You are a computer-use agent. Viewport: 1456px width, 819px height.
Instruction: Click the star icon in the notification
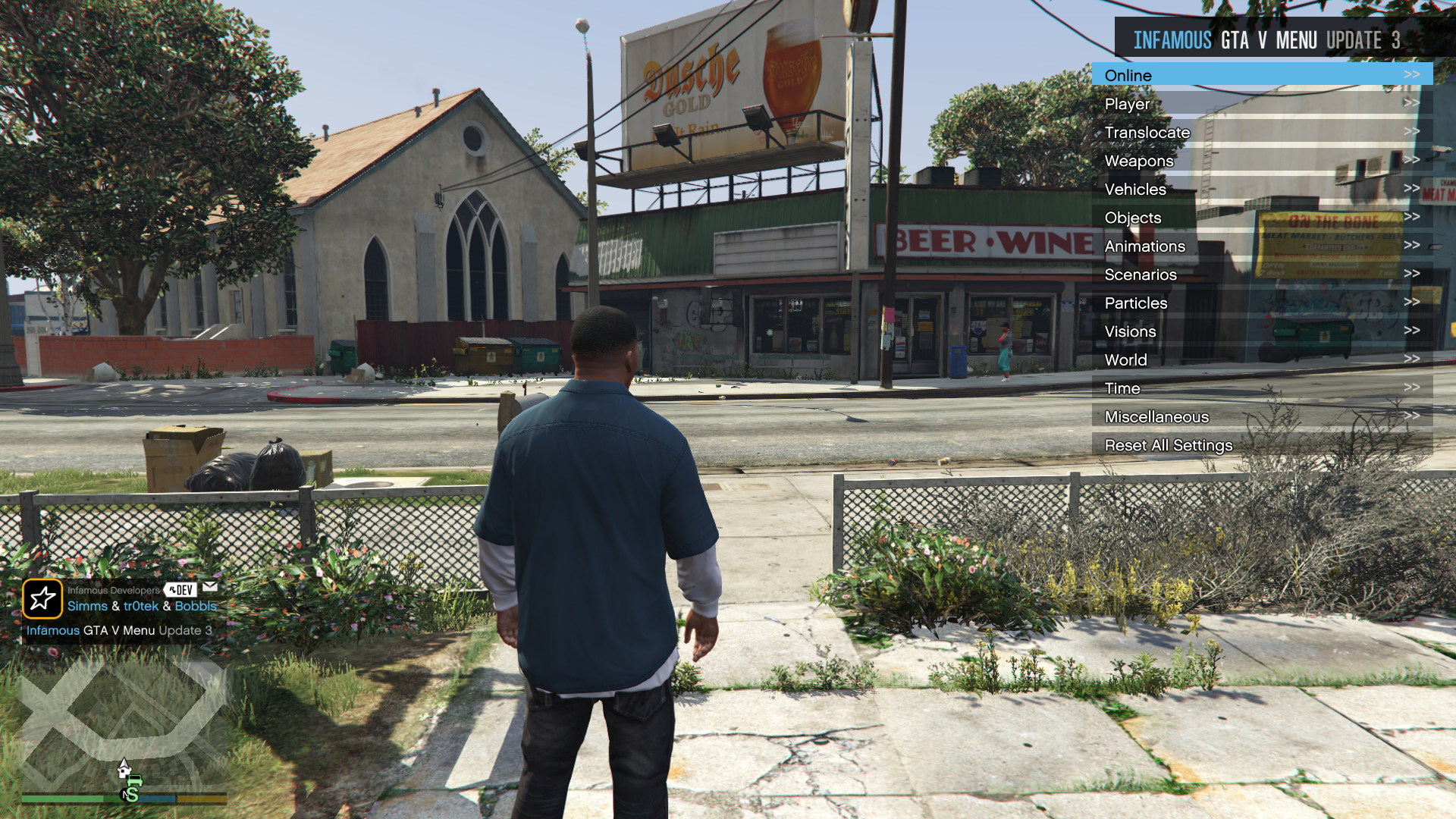[x=42, y=598]
